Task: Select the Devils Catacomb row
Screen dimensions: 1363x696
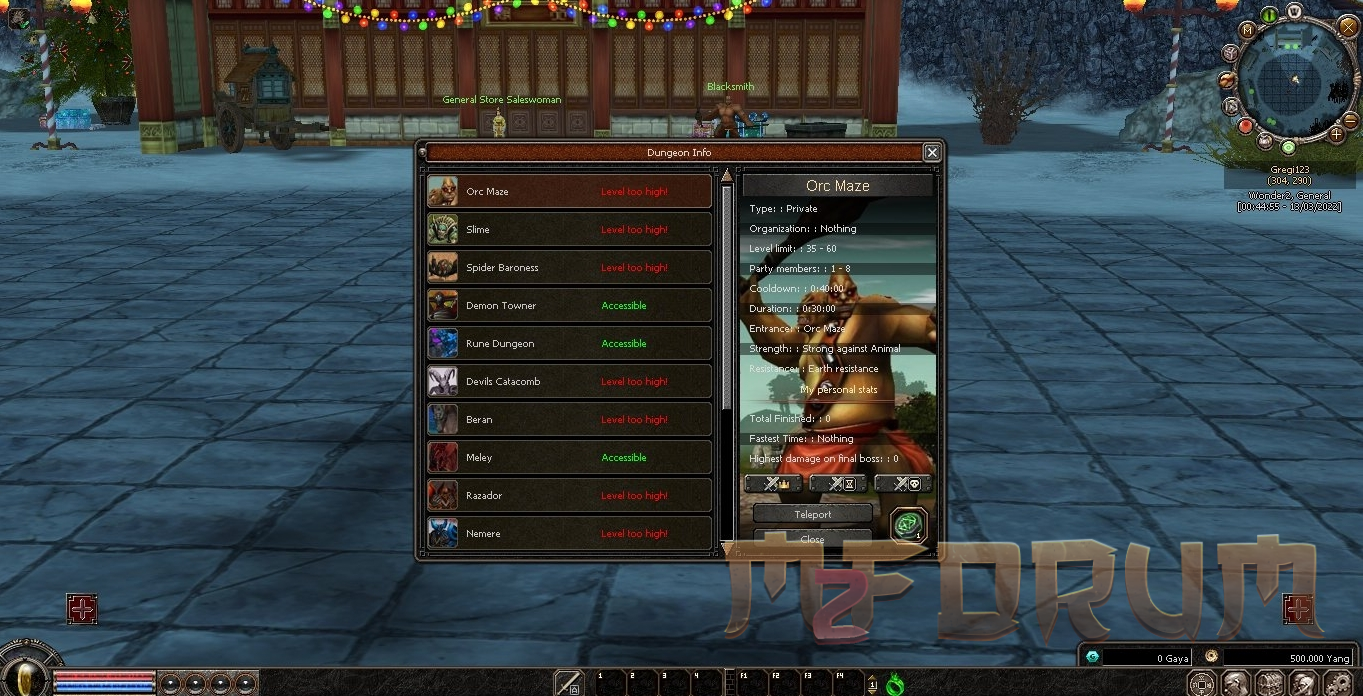Action: pyautogui.click(x=569, y=382)
